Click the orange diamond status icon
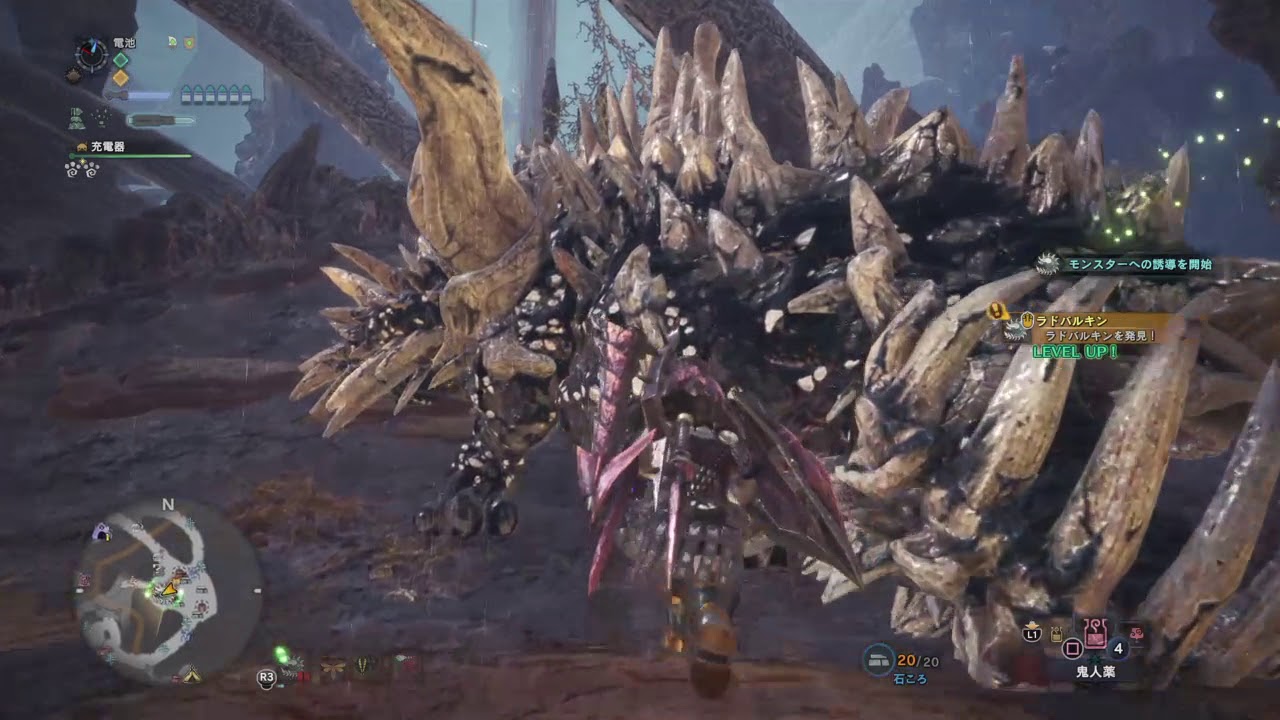 pos(121,78)
